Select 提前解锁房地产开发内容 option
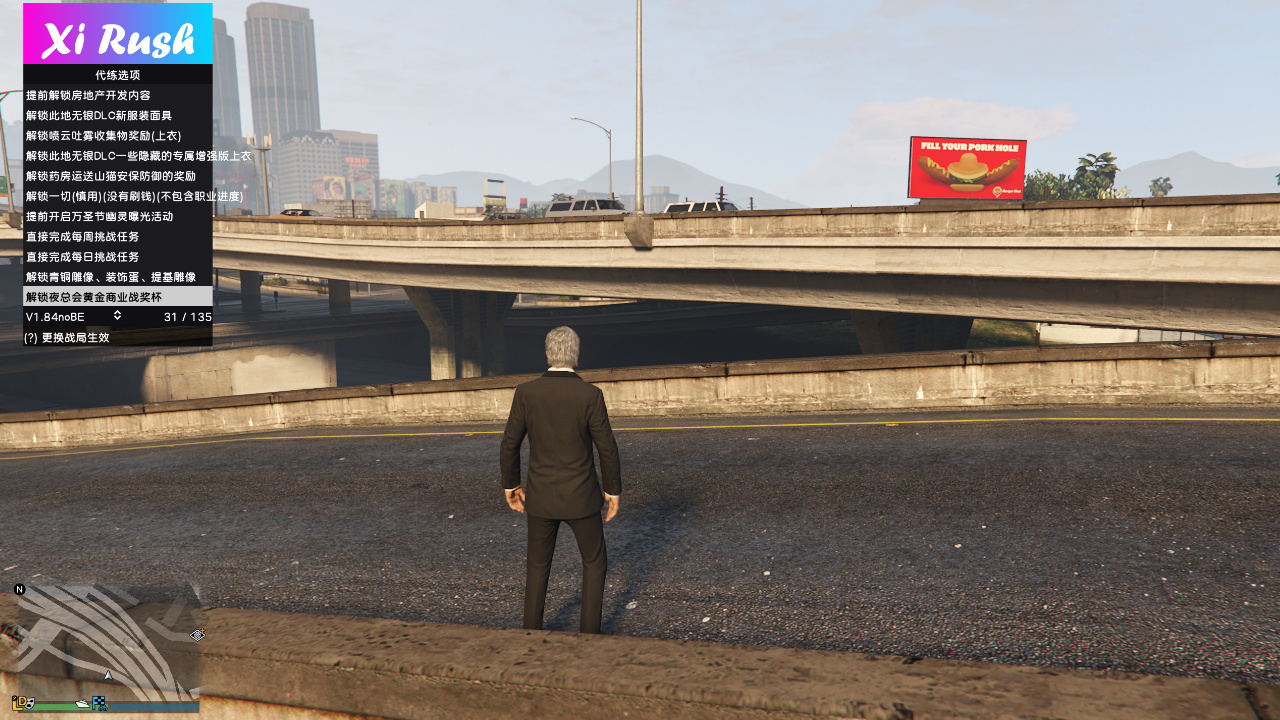 (x=88, y=95)
